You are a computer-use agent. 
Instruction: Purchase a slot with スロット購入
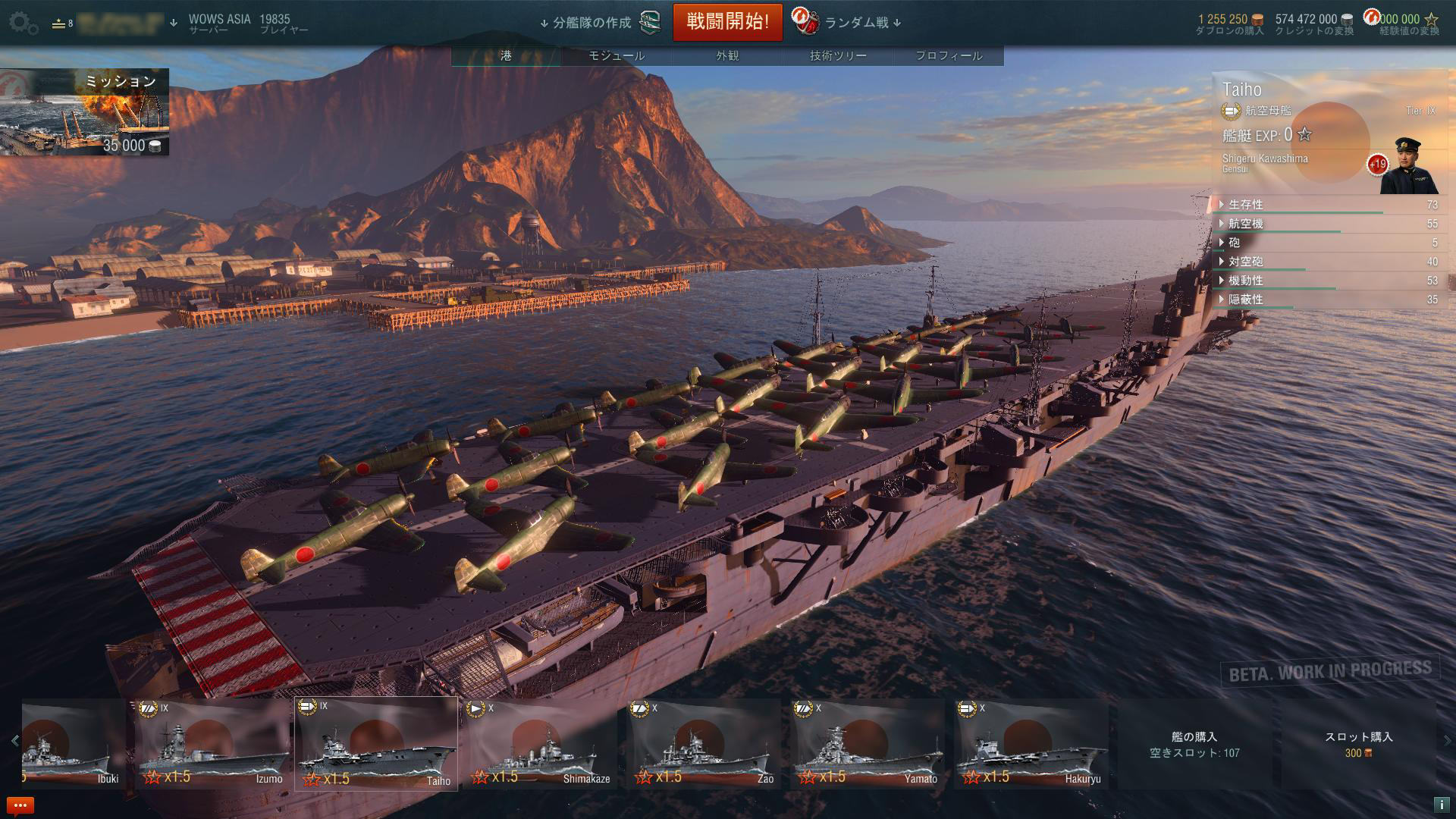point(1358,744)
